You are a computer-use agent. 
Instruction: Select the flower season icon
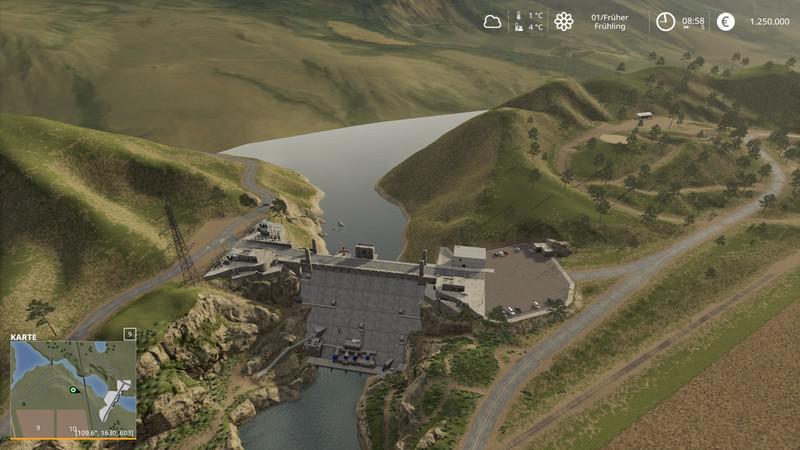click(x=564, y=21)
